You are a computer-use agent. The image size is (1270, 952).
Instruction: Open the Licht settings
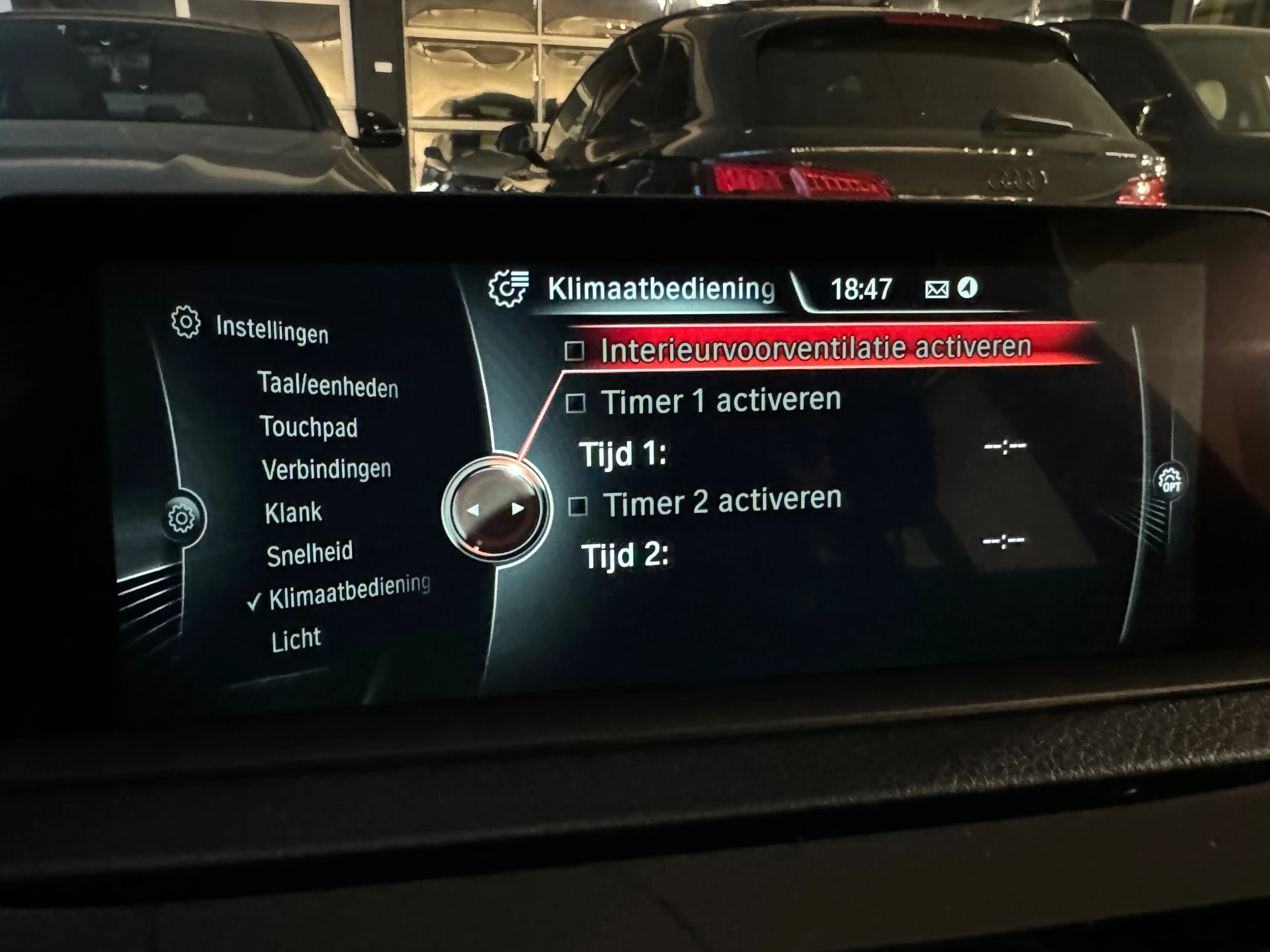[x=294, y=637]
